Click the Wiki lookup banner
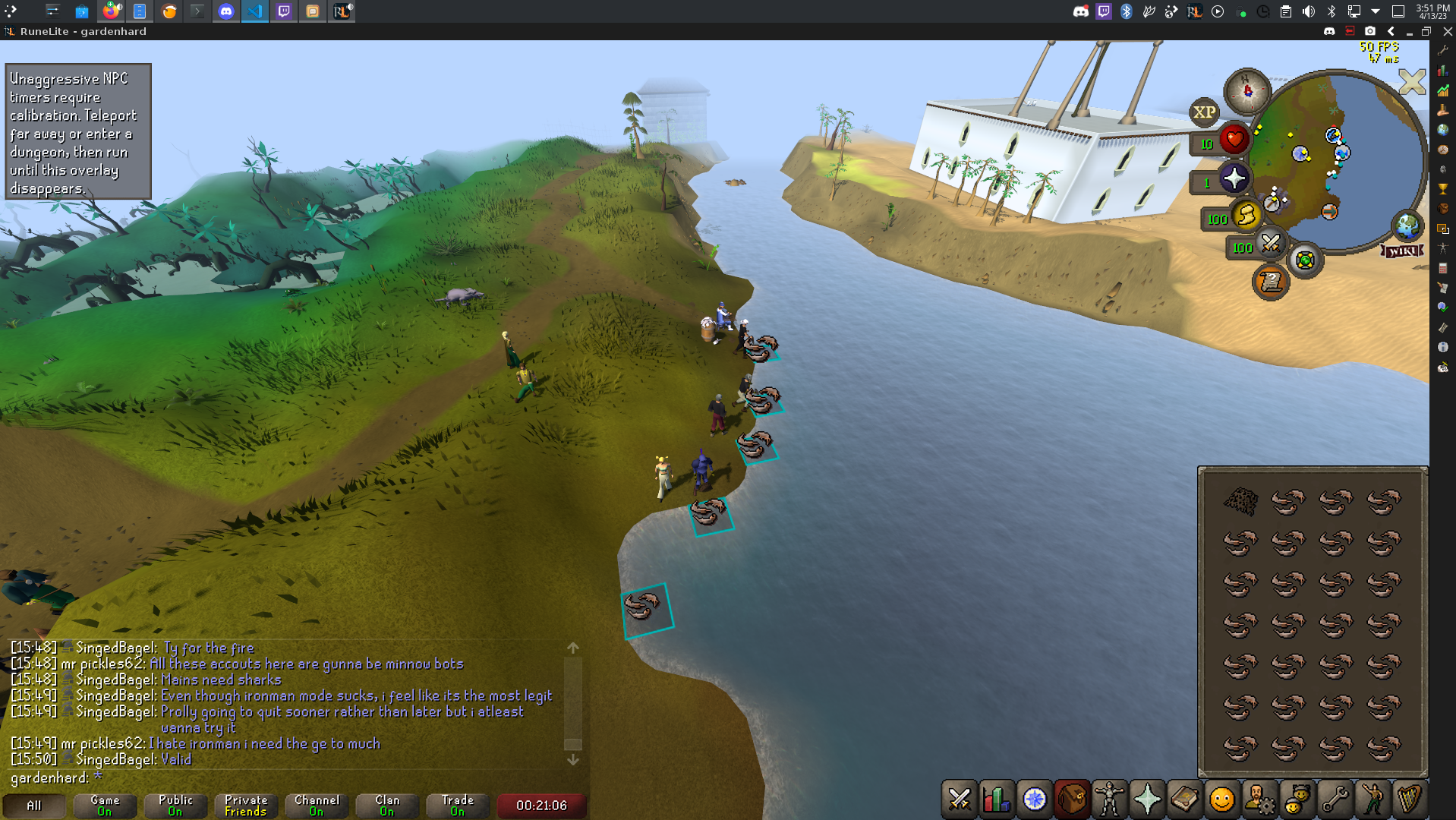Image resolution: width=1456 pixels, height=820 pixels. [x=1401, y=251]
